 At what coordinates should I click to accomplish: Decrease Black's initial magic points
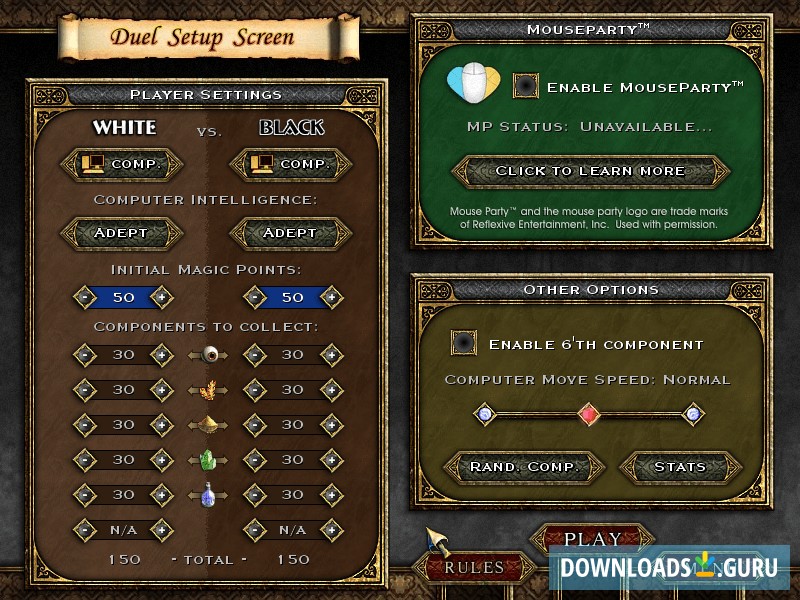(254, 298)
